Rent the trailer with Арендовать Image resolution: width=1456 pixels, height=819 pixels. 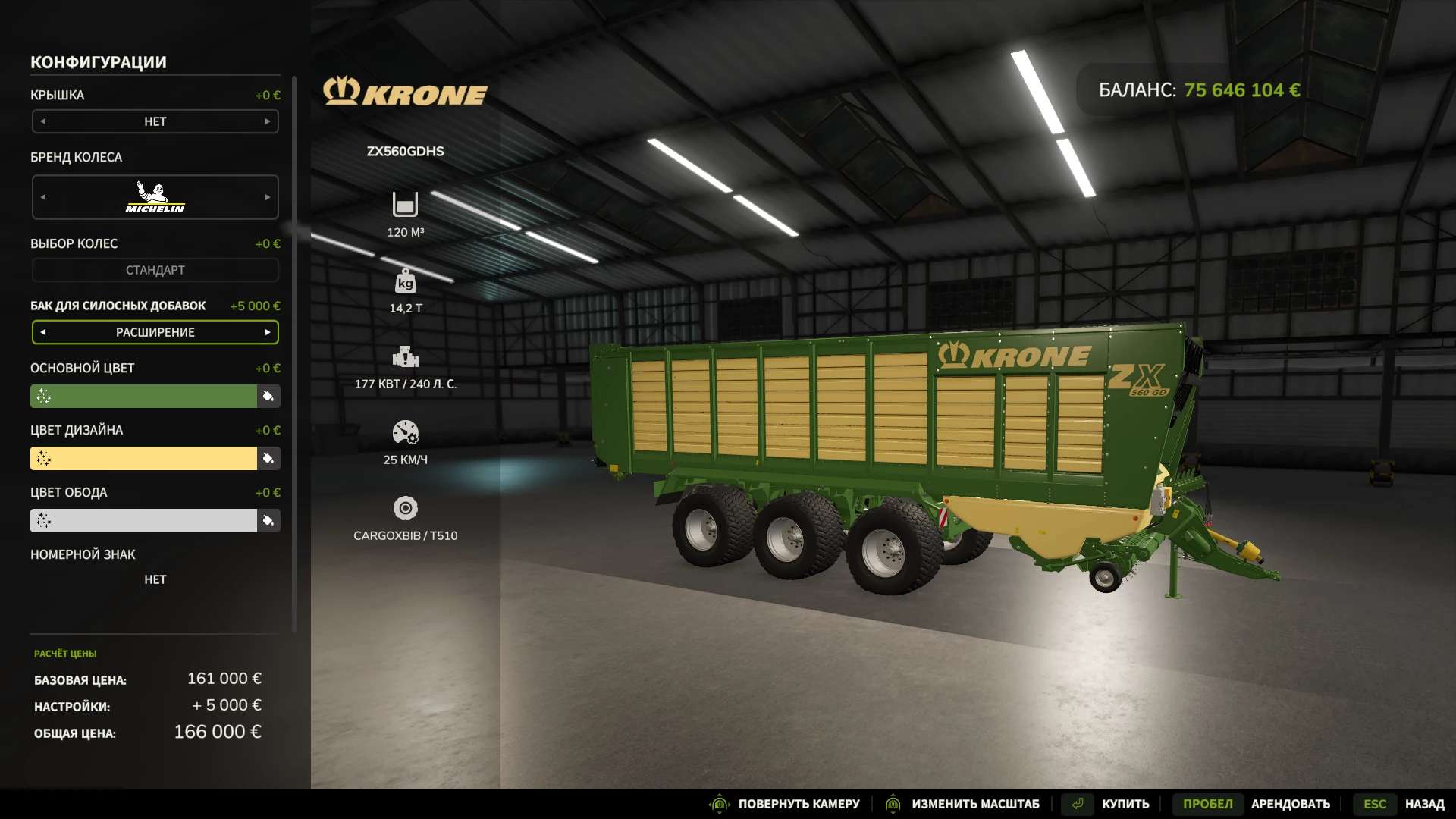coord(1290,804)
